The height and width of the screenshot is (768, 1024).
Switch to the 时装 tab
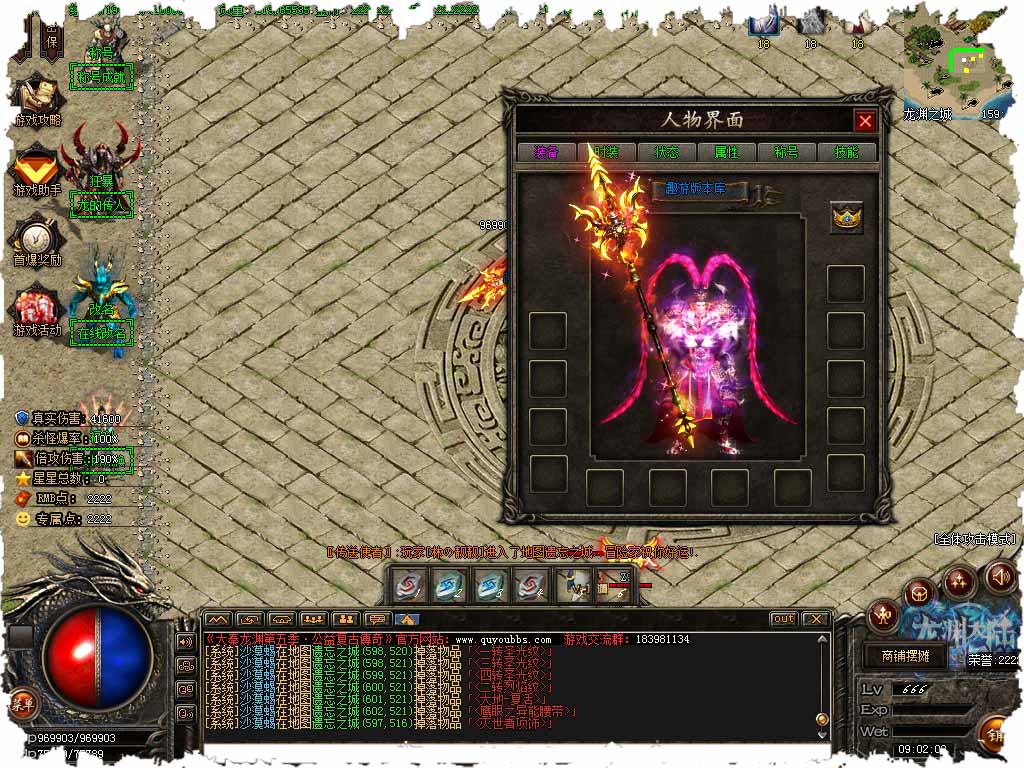[x=607, y=153]
